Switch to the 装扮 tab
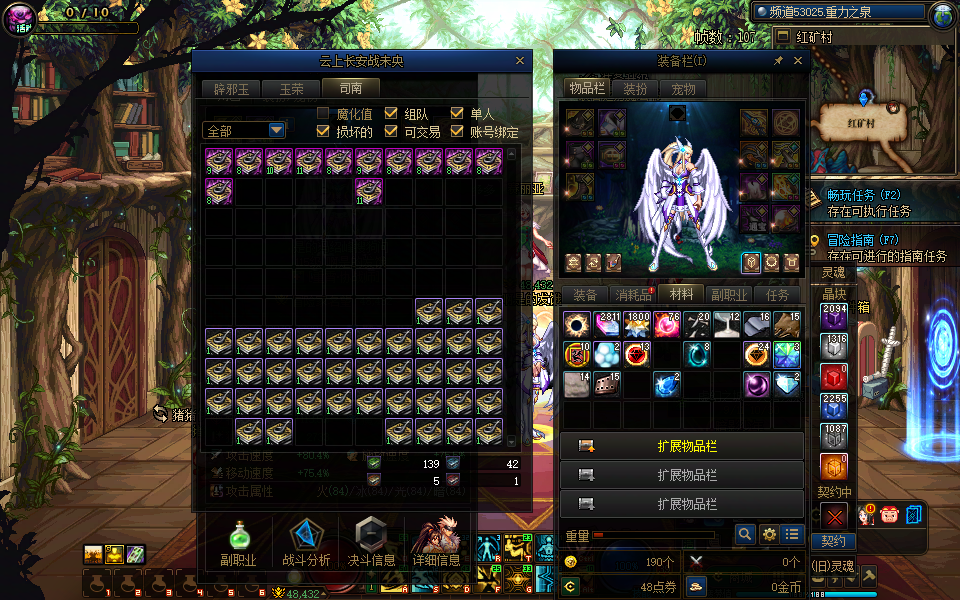 pos(635,88)
